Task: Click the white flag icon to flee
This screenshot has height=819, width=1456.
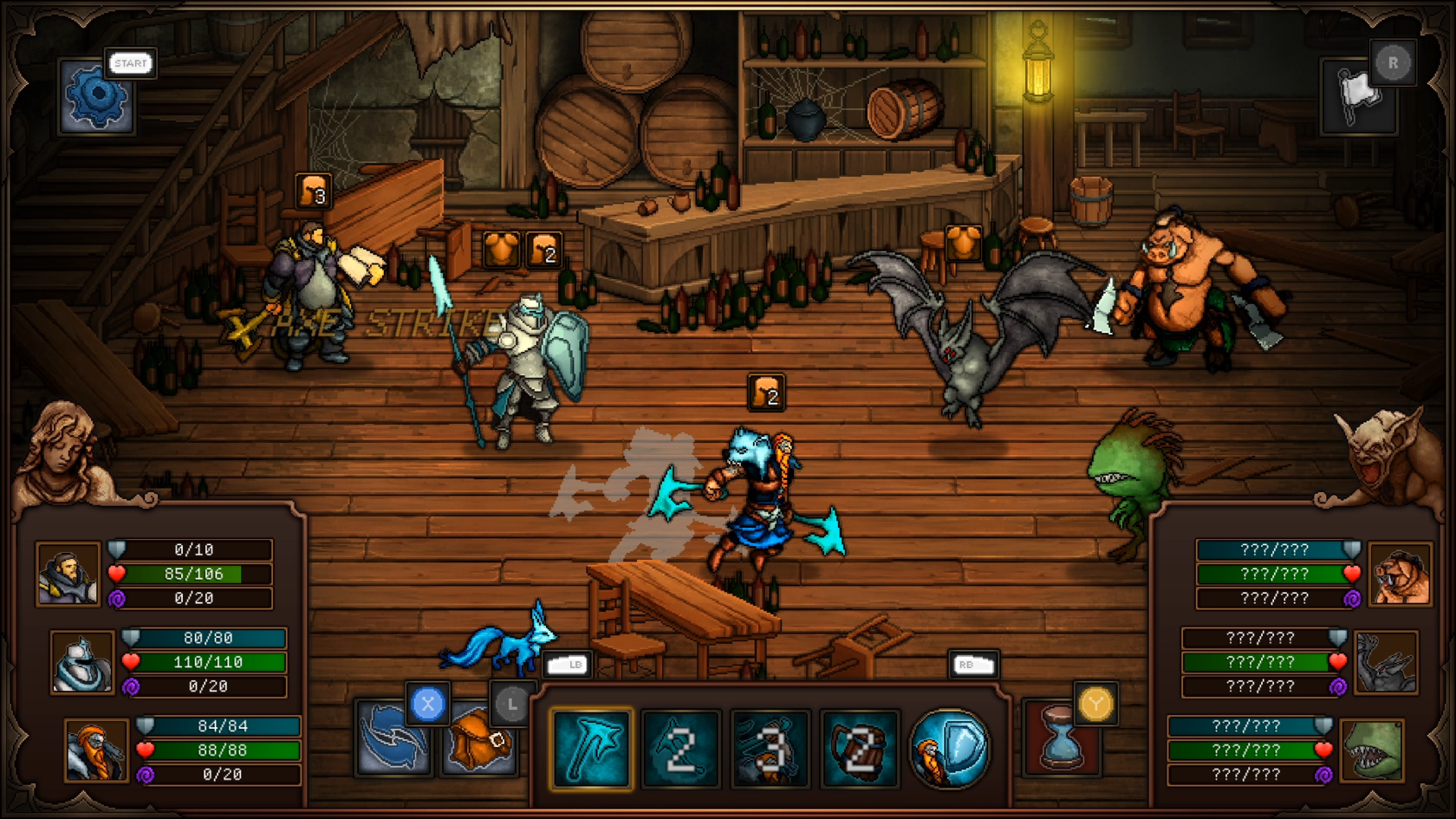Action: pos(1357,97)
